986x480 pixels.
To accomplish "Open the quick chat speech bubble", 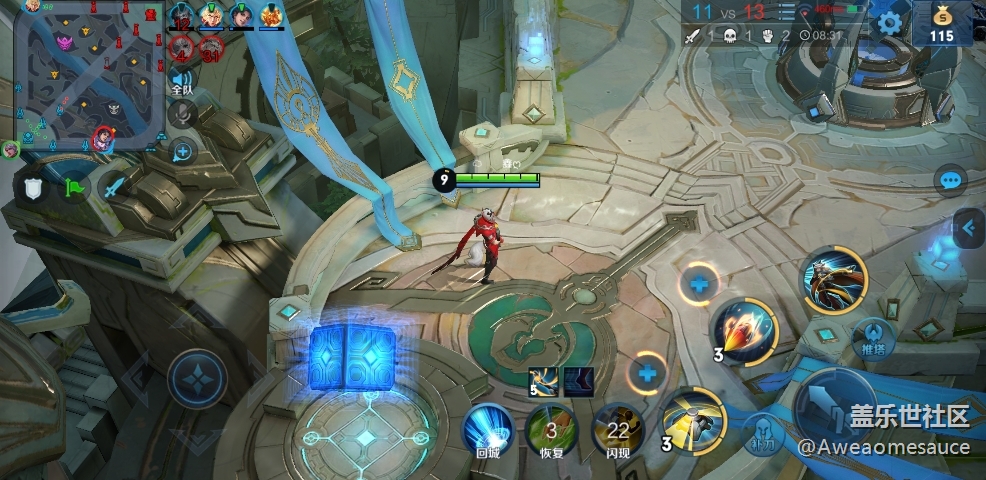I will point(950,181).
